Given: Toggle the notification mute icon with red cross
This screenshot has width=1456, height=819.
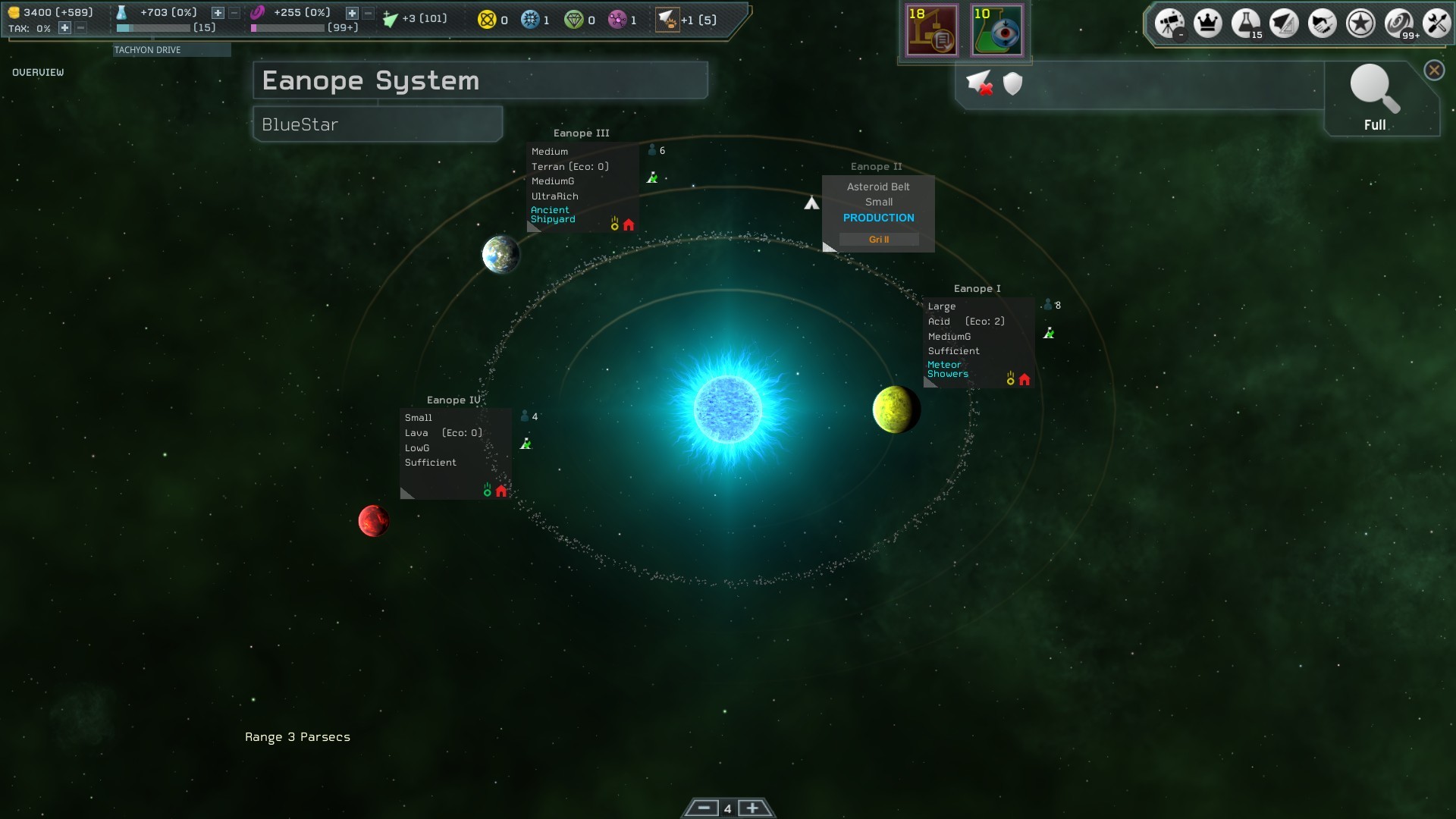Looking at the screenshot, I should tap(979, 83).
